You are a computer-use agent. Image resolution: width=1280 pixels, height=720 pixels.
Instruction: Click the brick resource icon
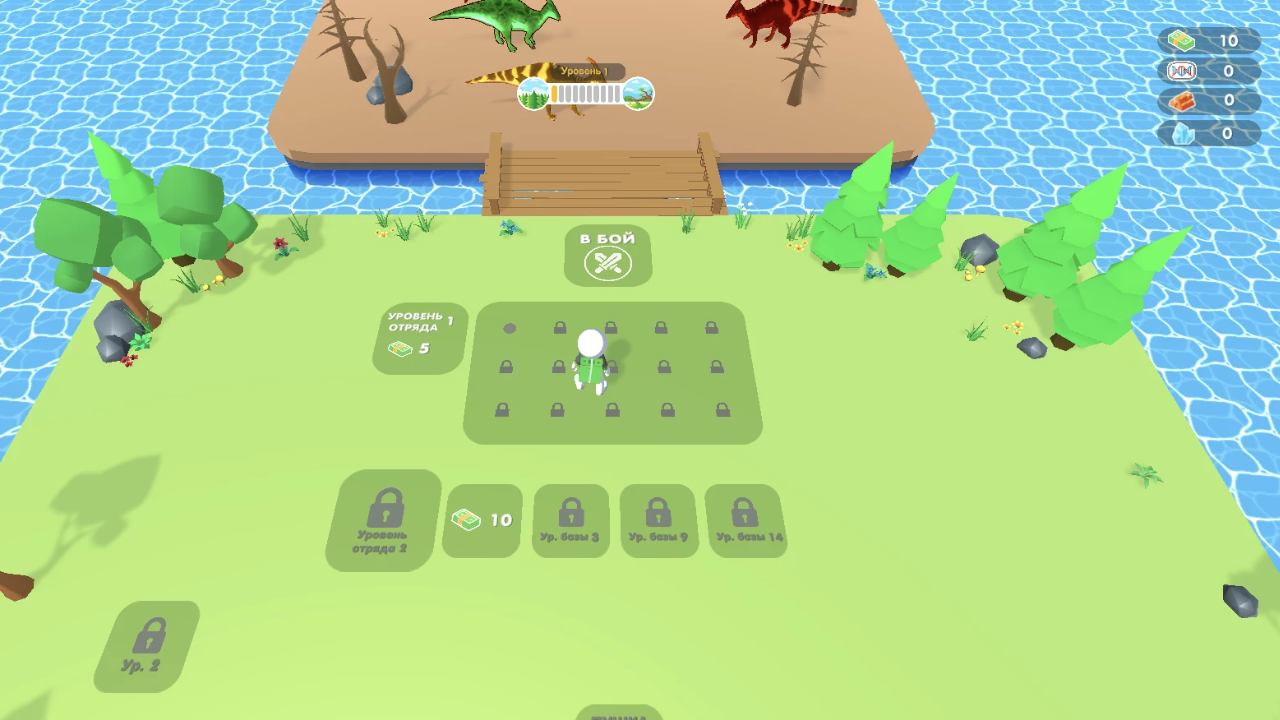pyautogui.click(x=1181, y=101)
